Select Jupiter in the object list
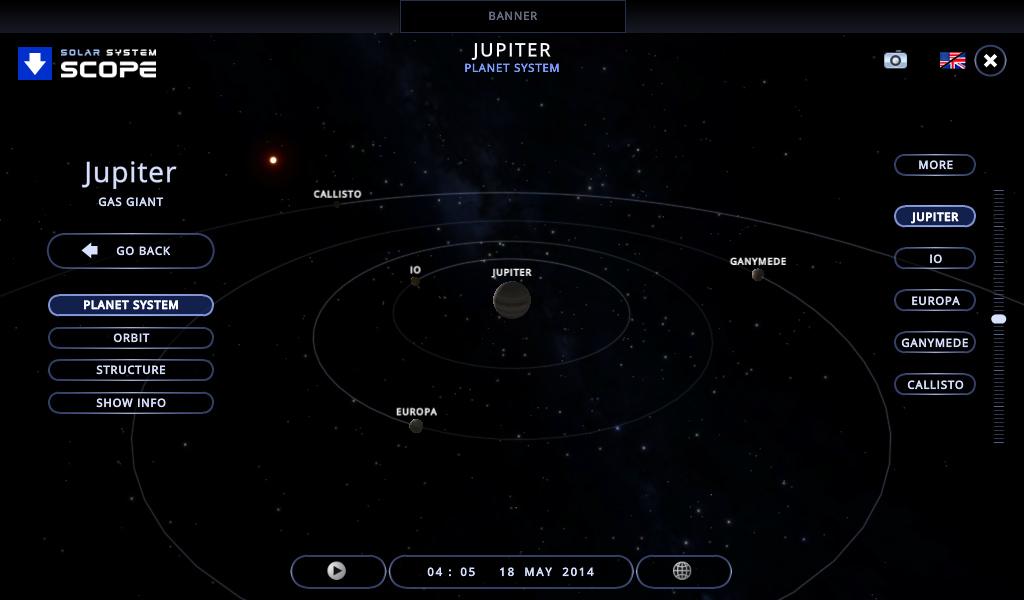 (935, 217)
